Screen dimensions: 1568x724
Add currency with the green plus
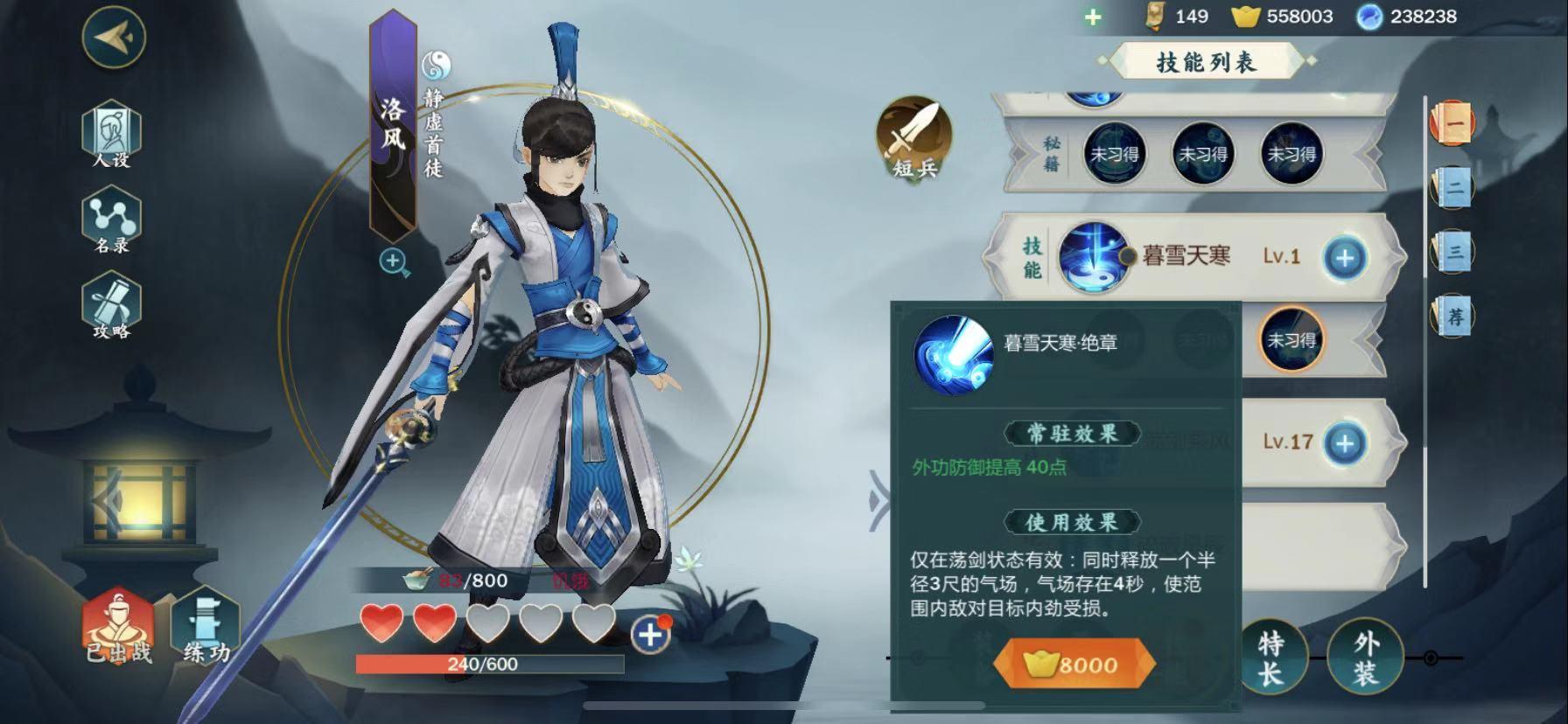(1093, 17)
